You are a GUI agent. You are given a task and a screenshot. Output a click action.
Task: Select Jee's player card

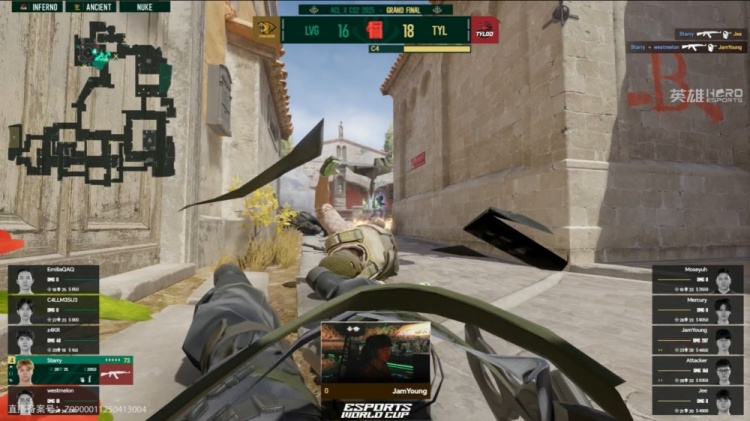pyautogui.click(x=698, y=400)
